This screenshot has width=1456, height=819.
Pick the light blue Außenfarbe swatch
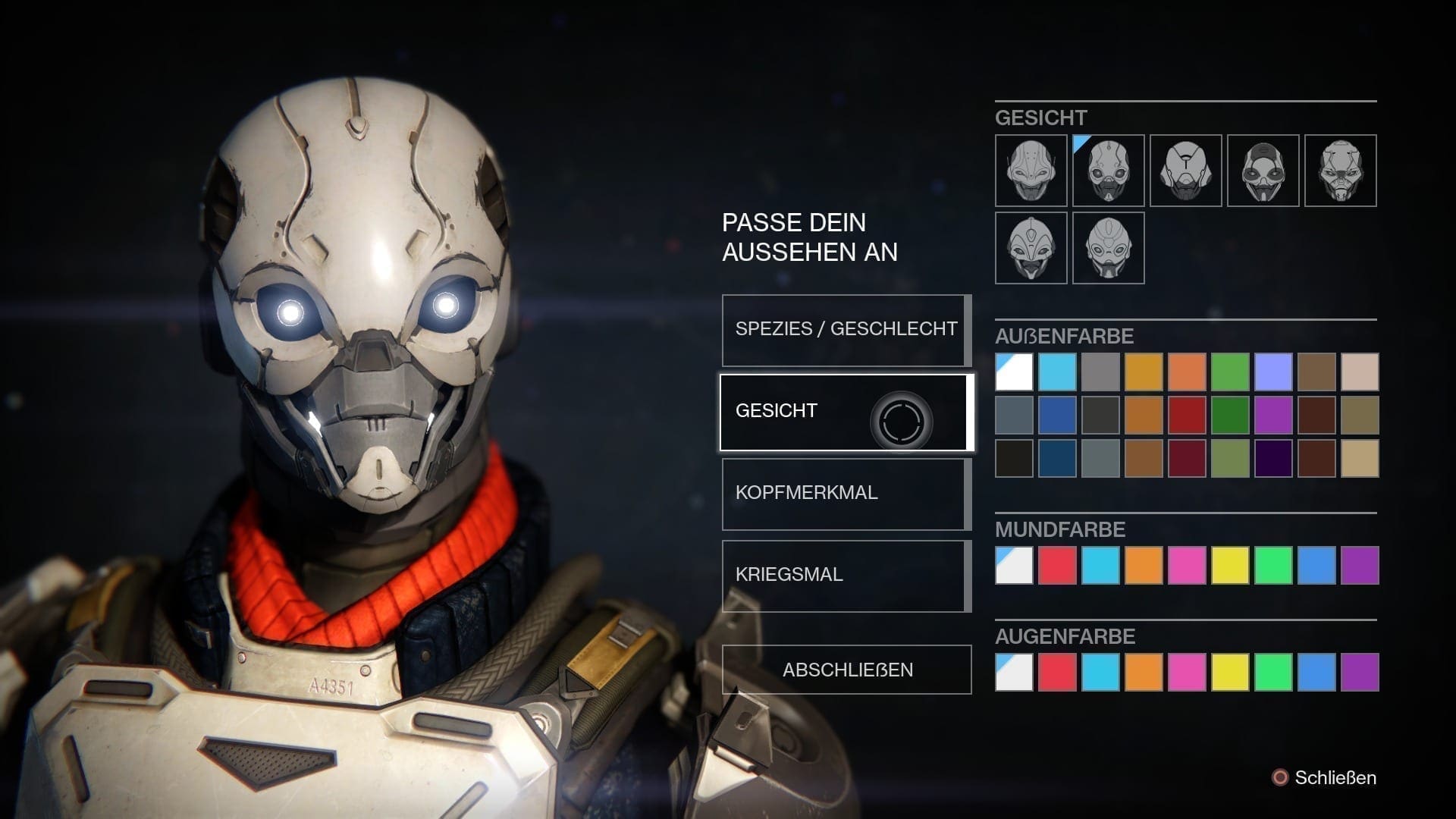click(1057, 372)
